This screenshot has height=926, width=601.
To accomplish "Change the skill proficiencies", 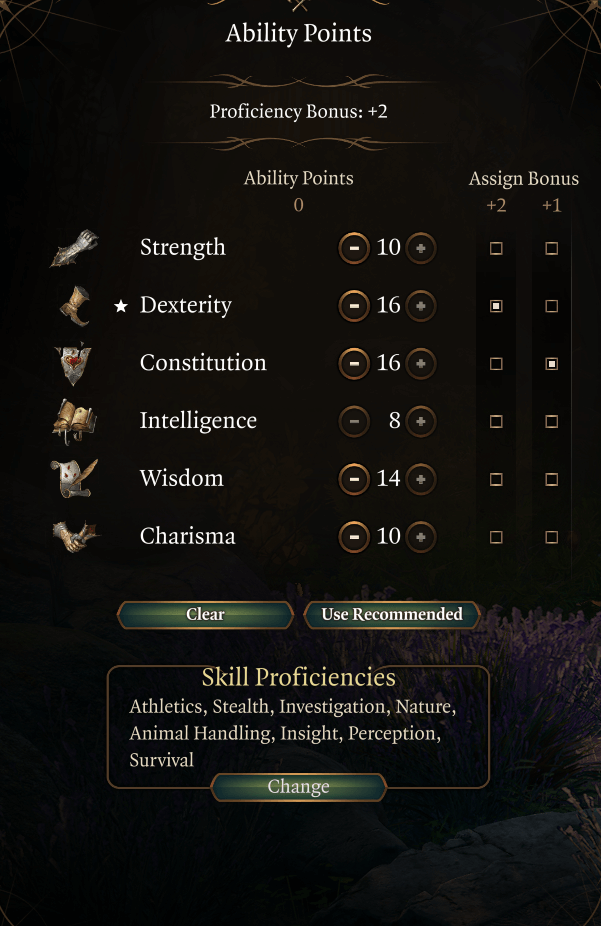I will [x=298, y=788].
